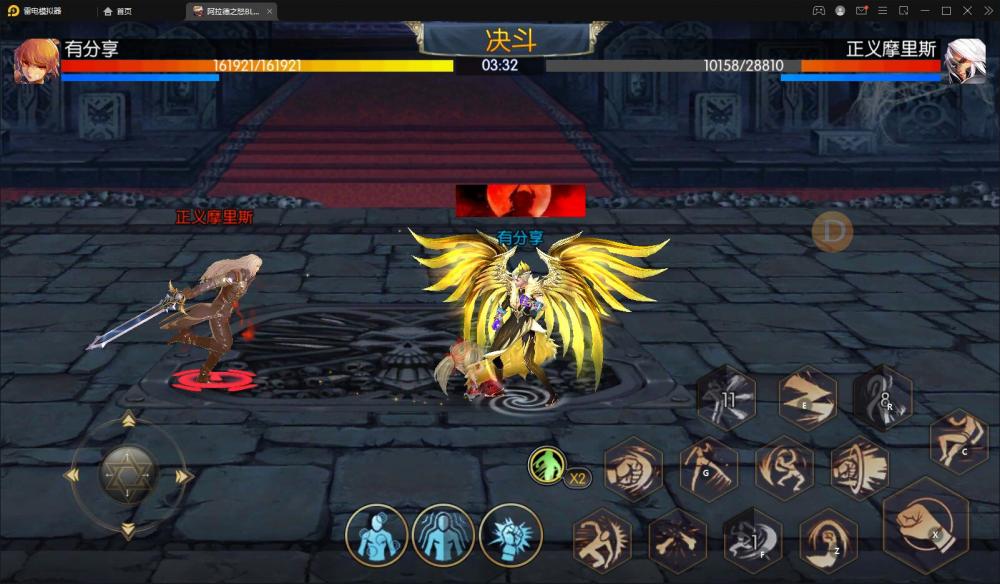1000x584 pixels.
Task: Click the joystick's up arrow
Action: [129, 421]
